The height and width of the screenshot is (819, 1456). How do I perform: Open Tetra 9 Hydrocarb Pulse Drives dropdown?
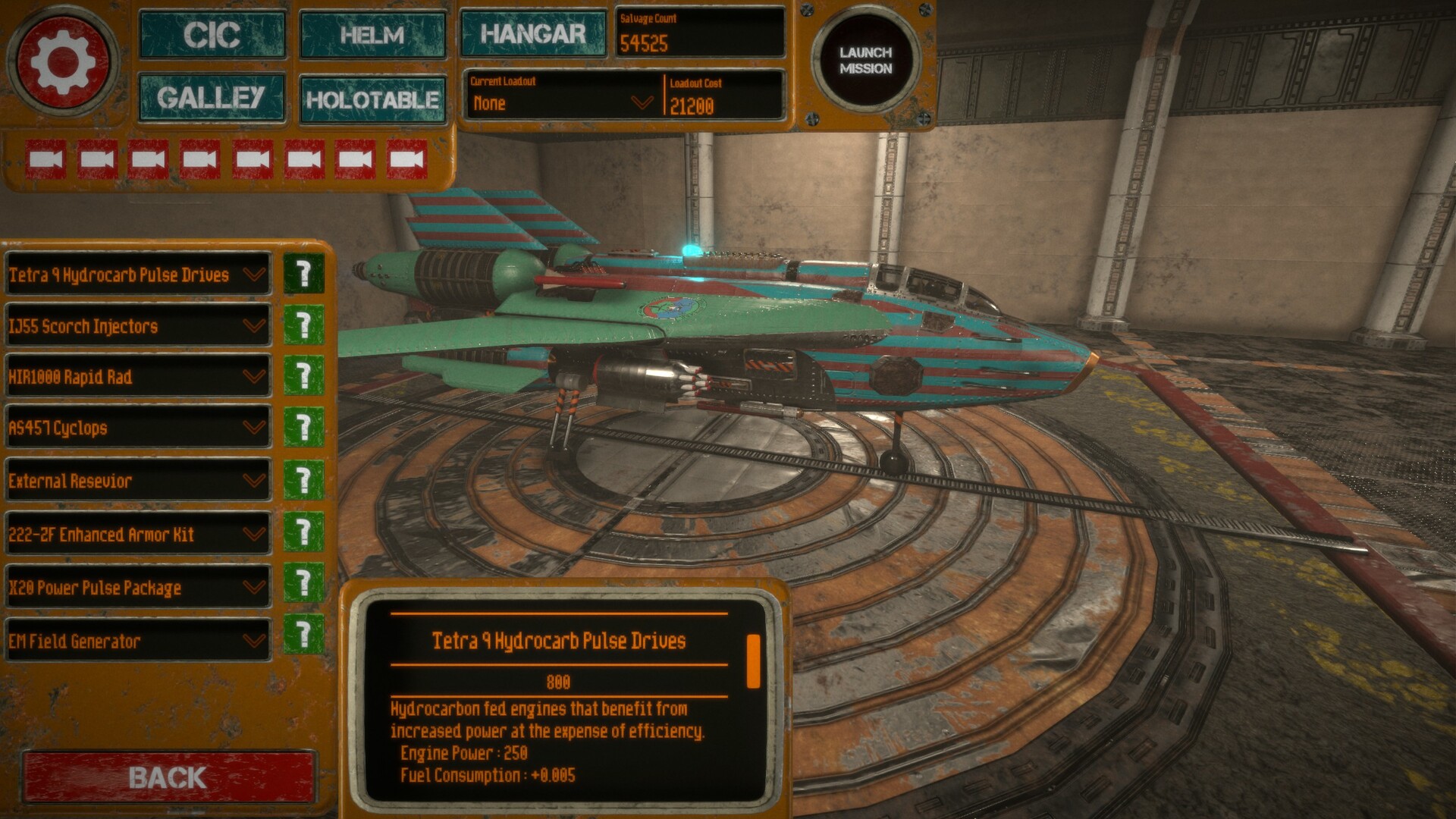pyautogui.click(x=138, y=275)
